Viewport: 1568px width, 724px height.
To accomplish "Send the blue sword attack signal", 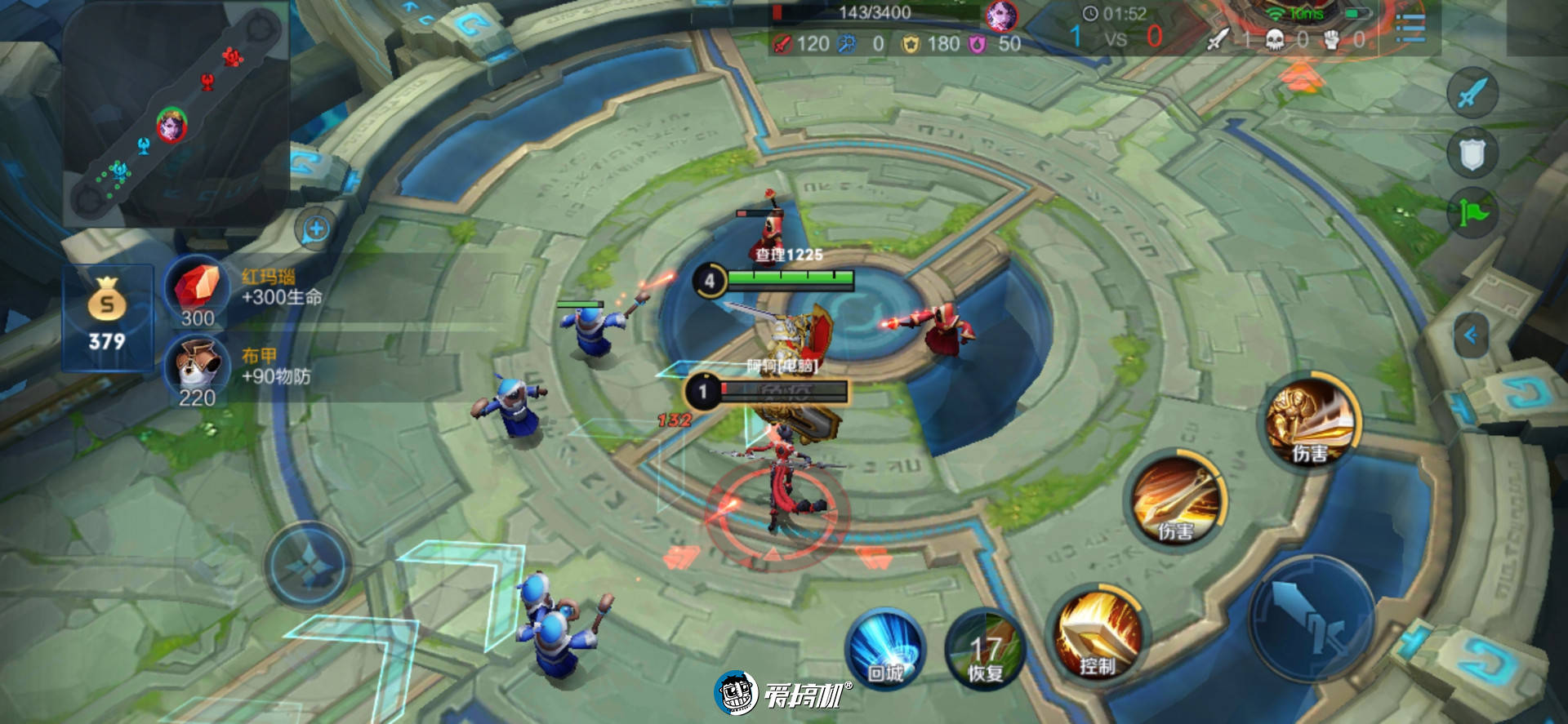I will tap(1472, 92).
